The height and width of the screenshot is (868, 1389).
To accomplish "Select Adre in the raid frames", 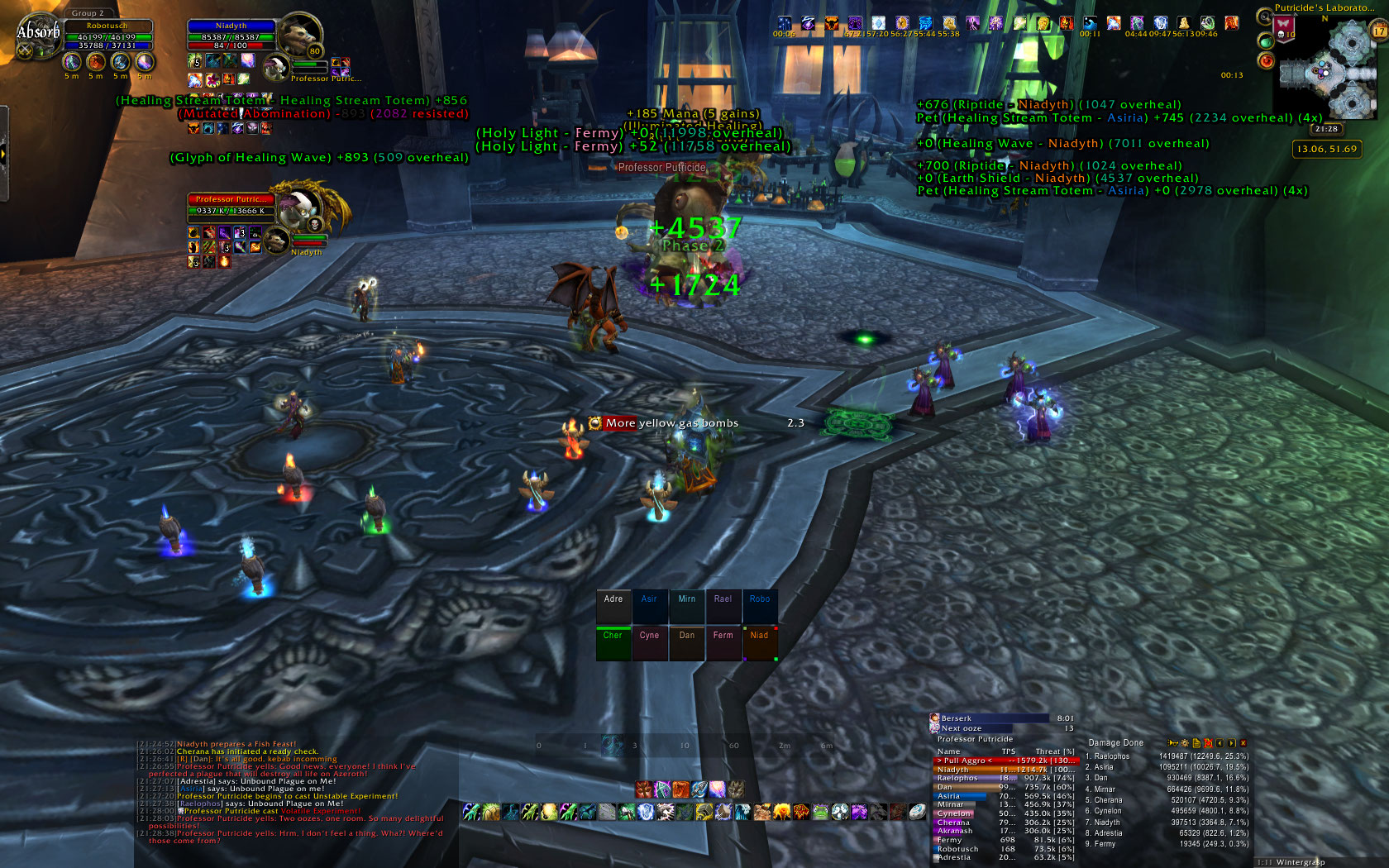I will coord(613,607).
